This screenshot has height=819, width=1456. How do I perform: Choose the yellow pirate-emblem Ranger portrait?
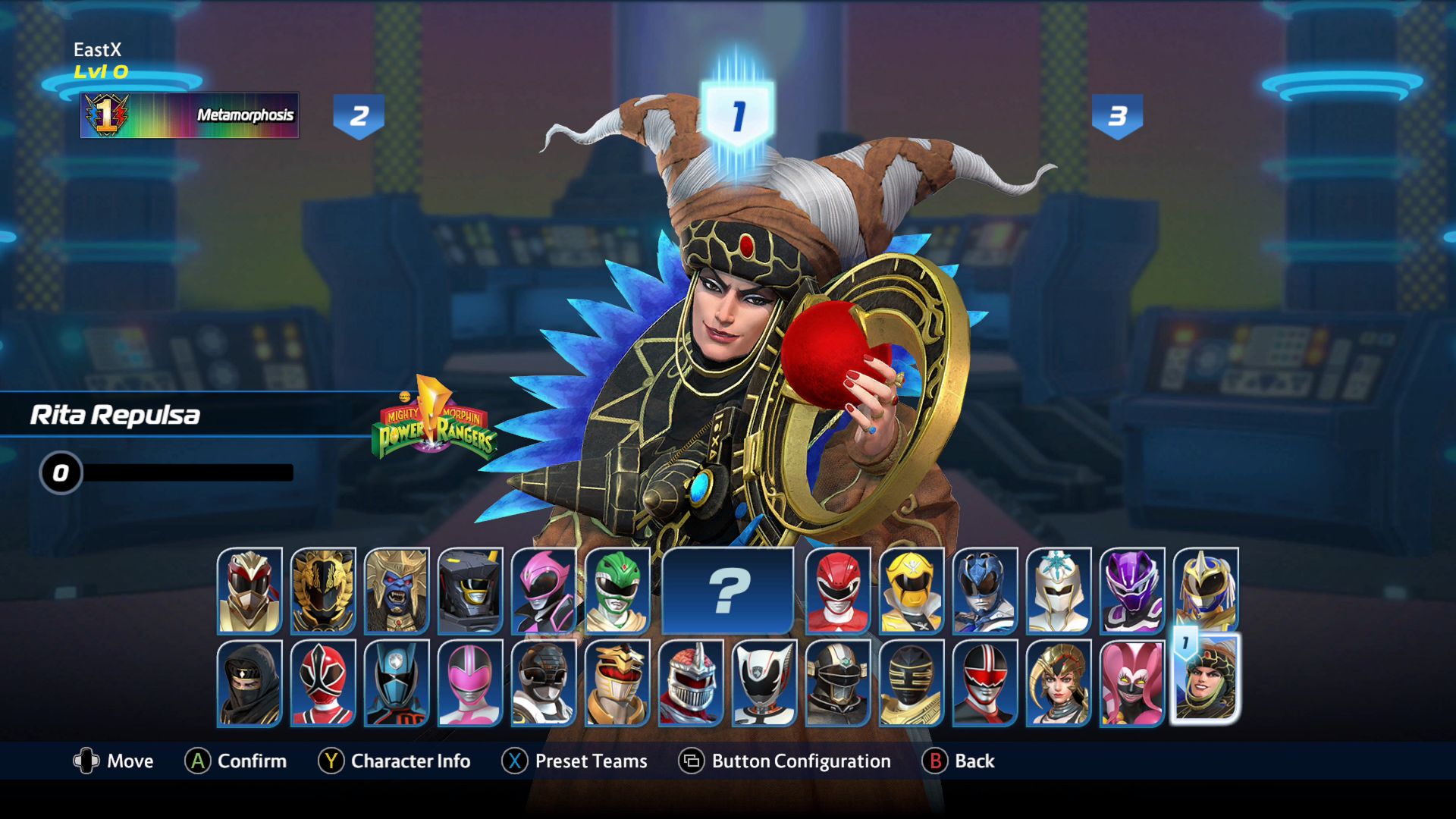[911, 591]
